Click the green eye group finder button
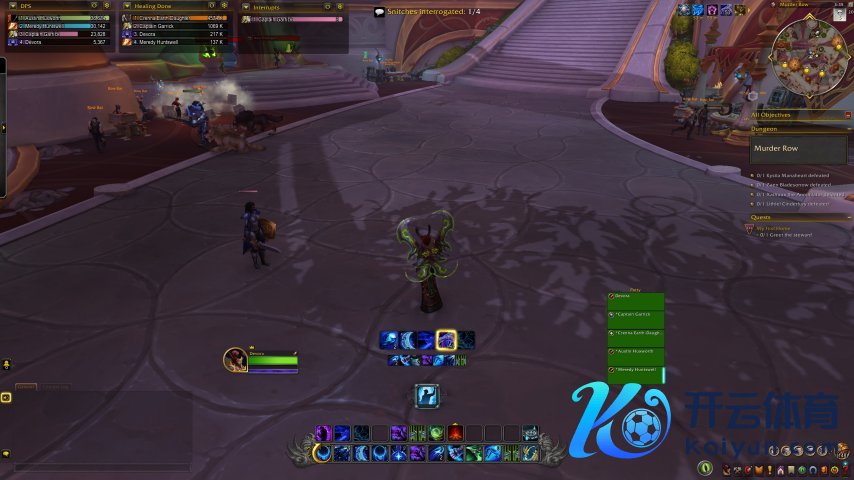The image size is (854, 480). click(706, 468)
